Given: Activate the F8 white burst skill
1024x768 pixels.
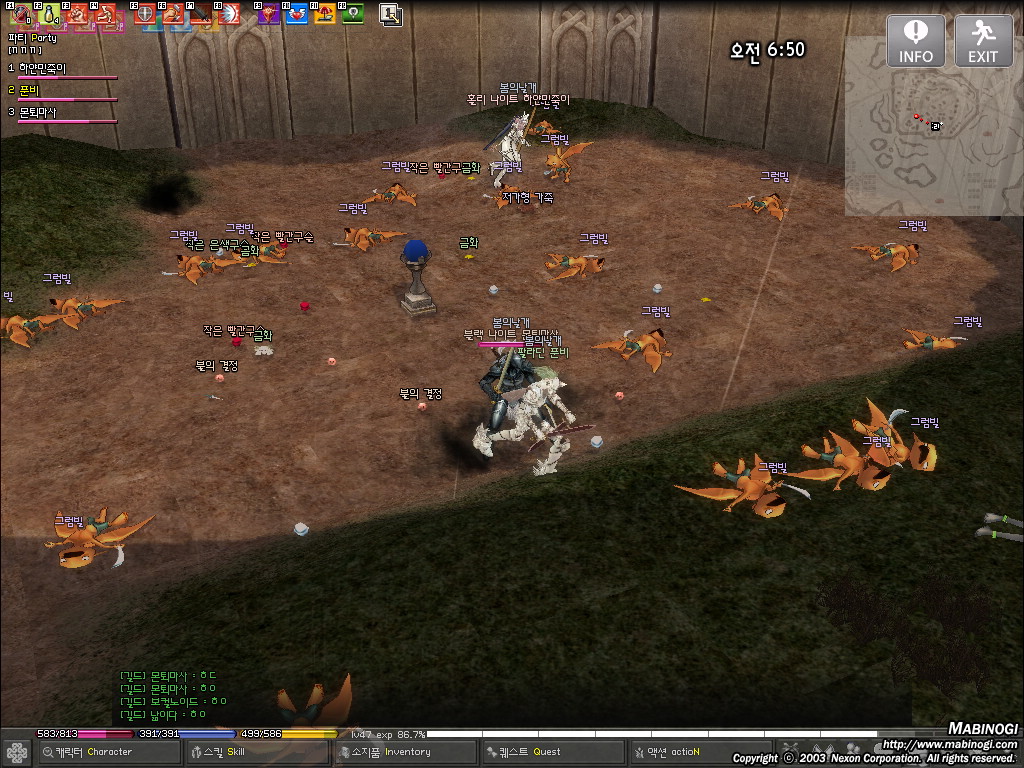Looking at the screenshot, I should 229,14.
